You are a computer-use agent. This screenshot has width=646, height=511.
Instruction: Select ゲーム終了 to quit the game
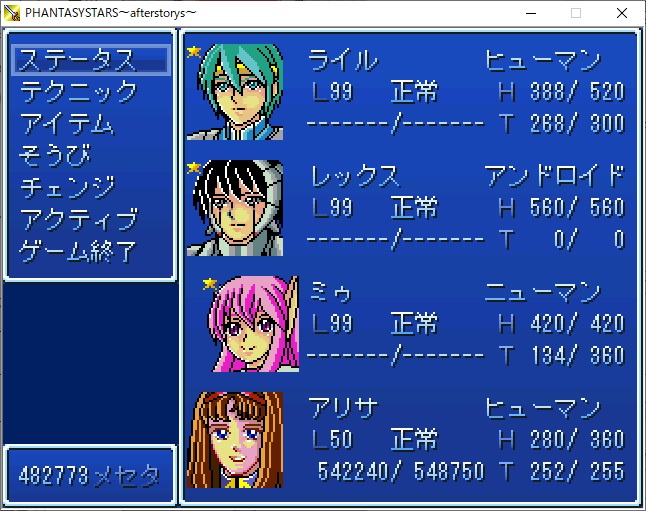[79, 250]
